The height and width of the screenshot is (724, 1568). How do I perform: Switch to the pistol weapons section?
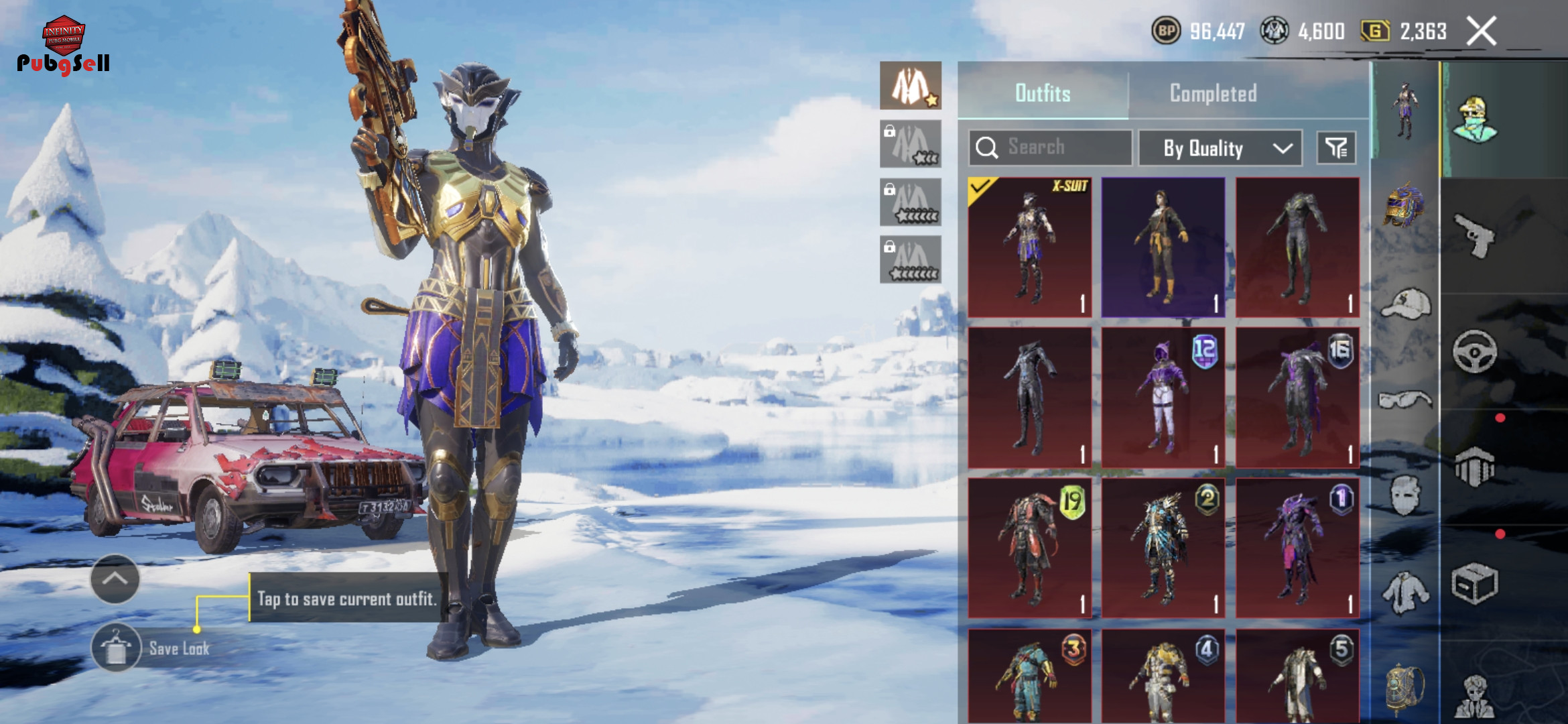coord(1474,236)
